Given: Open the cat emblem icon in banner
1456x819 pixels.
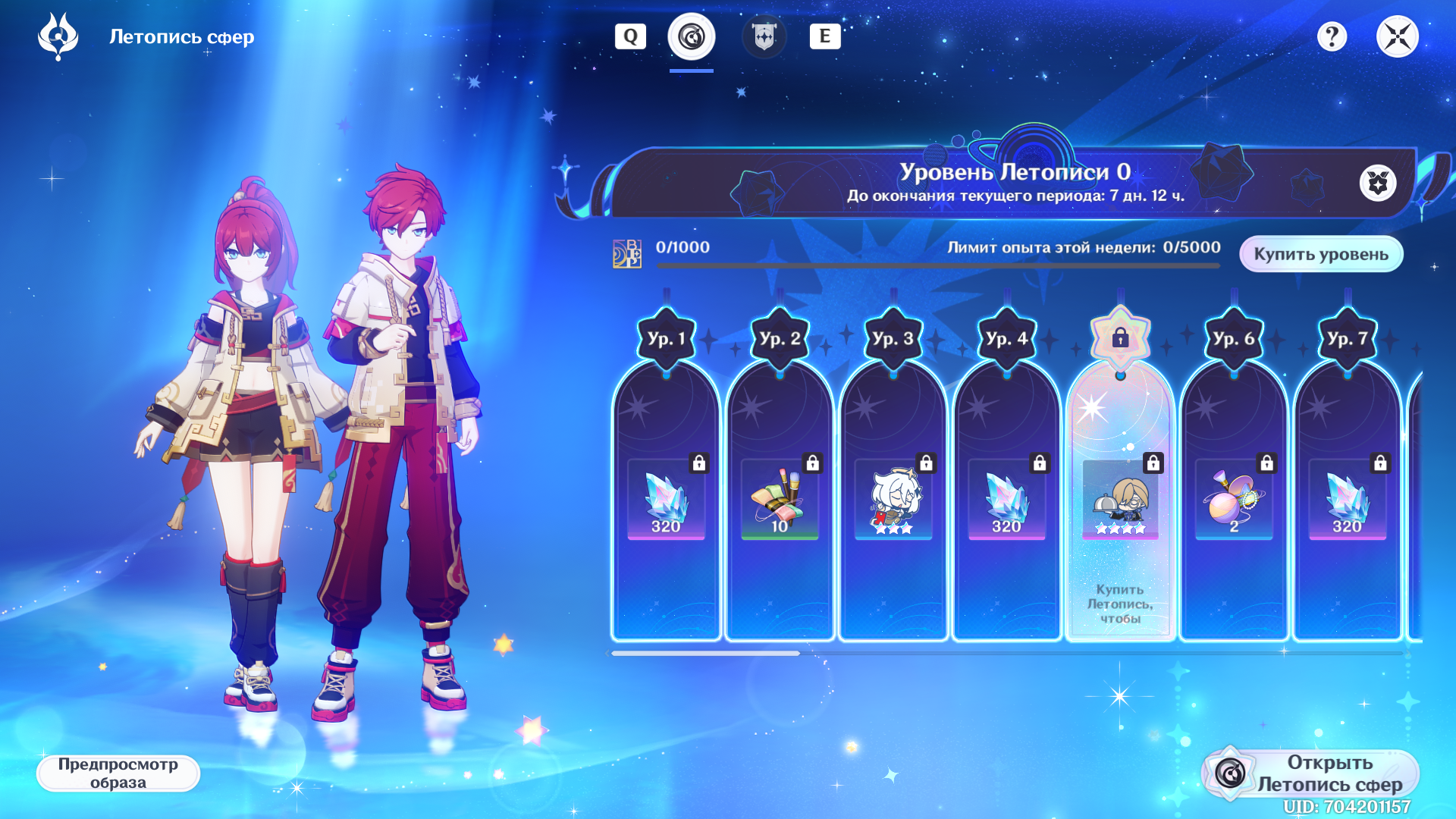Looking at the screenshot, I should 1378,183.
